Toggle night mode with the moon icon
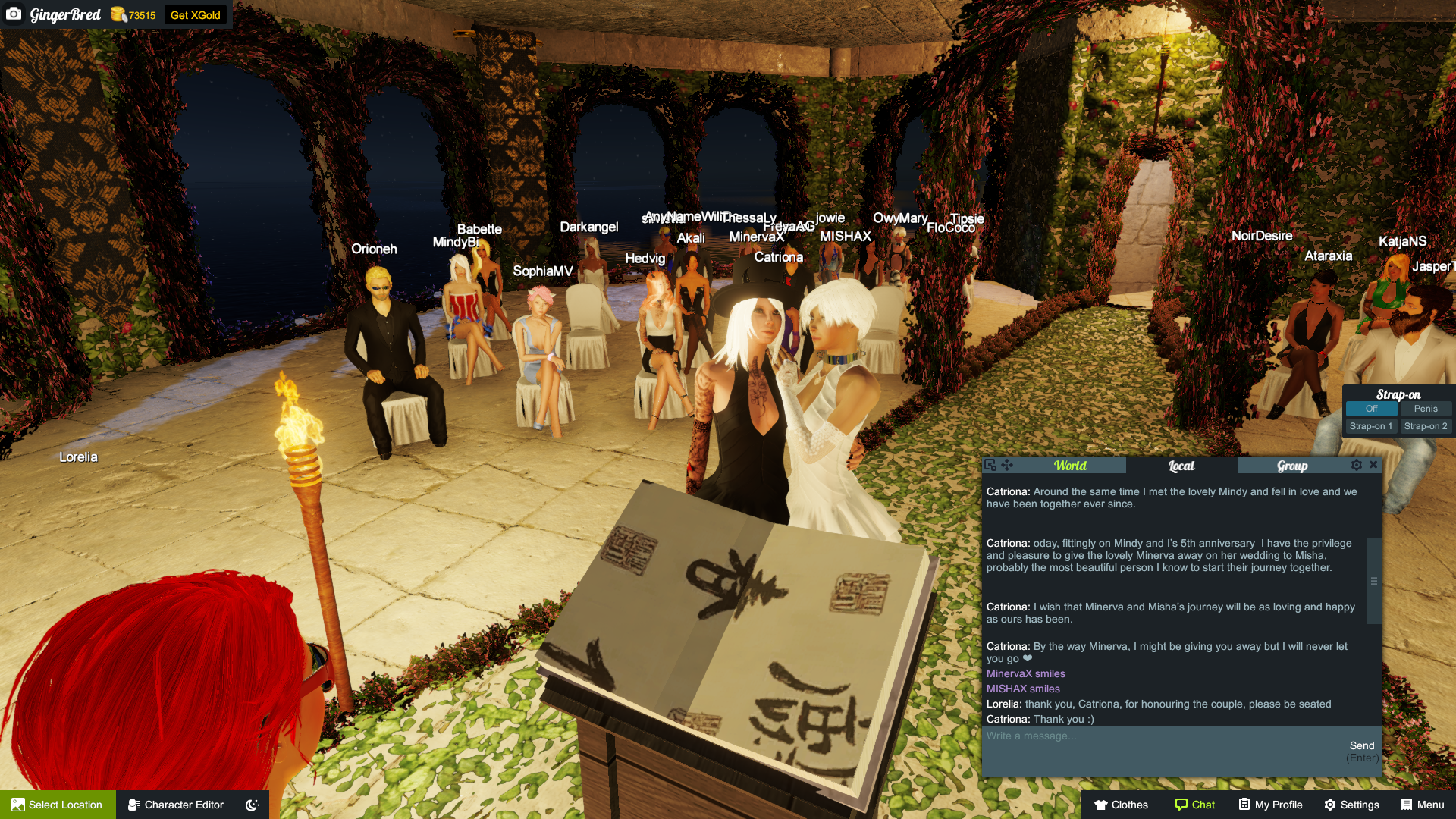 pos(251,805)
